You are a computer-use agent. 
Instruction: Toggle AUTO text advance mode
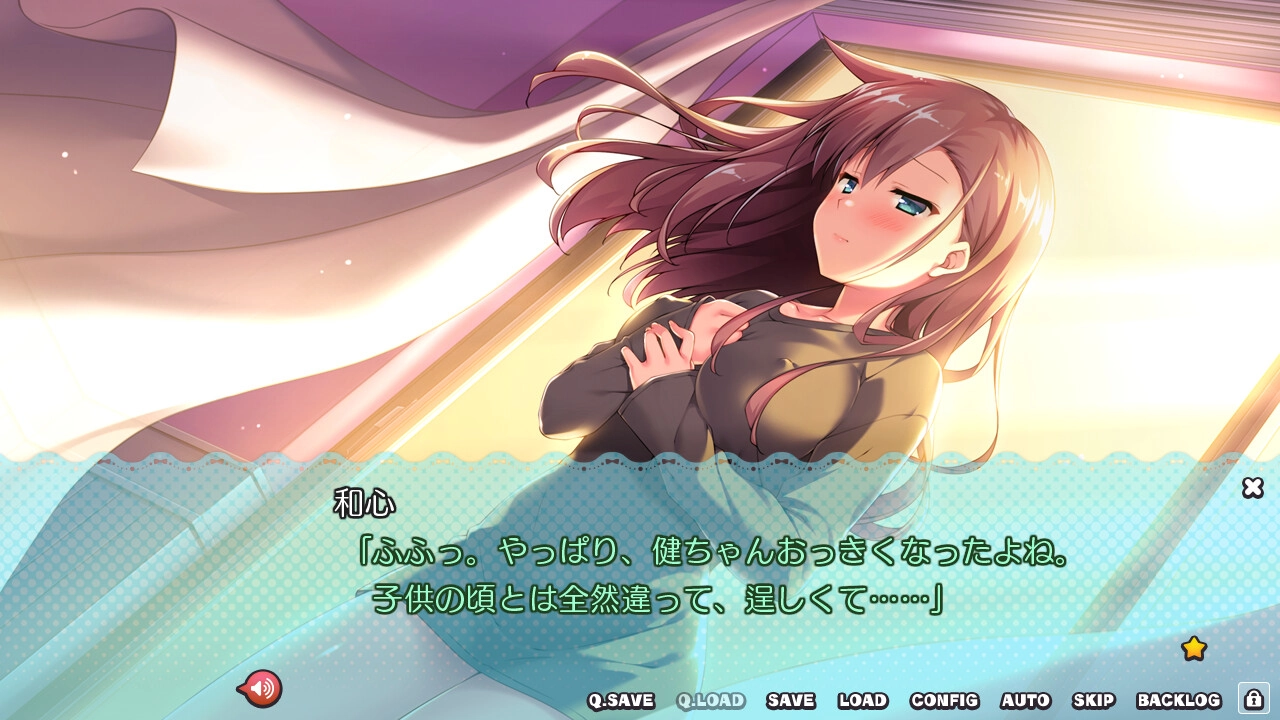1025,701
